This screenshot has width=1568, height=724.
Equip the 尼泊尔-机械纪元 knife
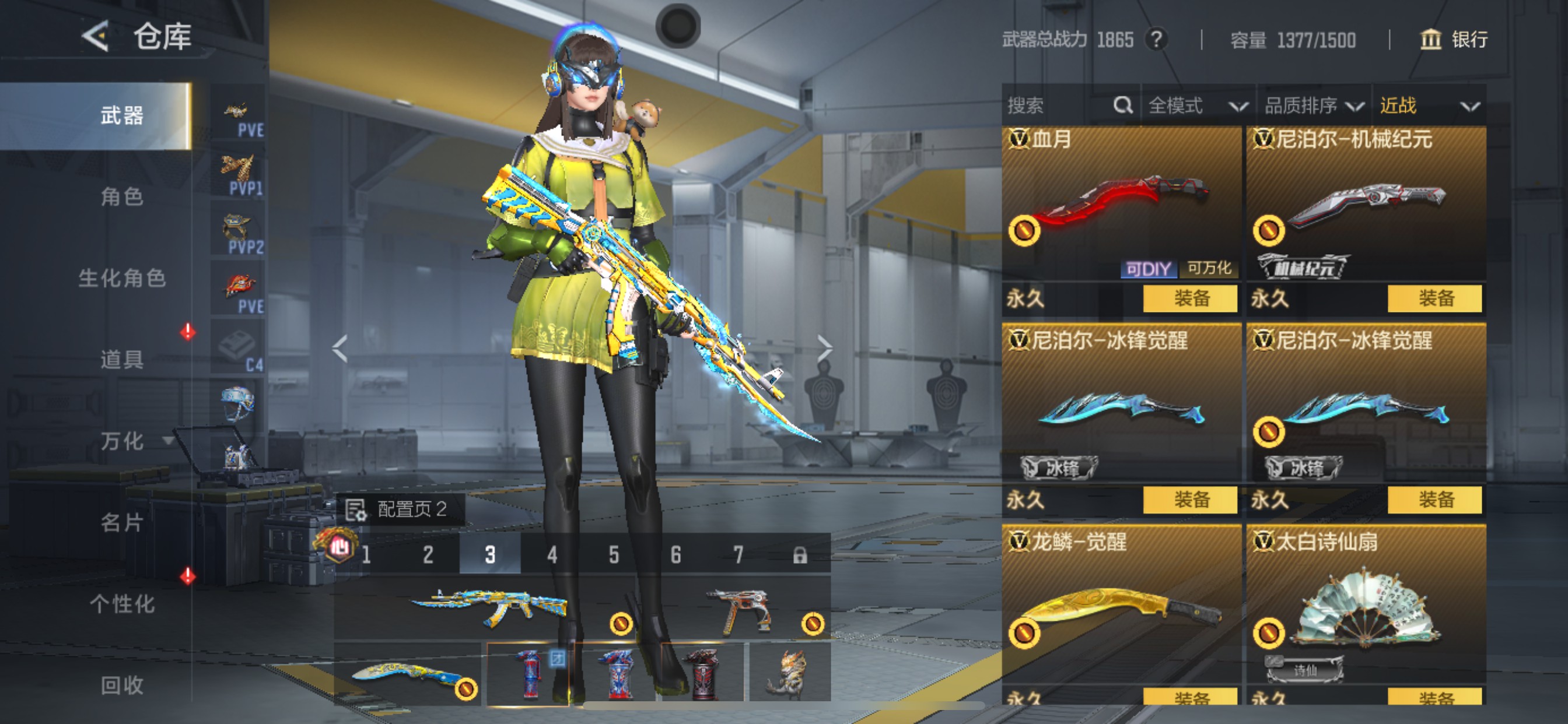tap(1434, 298)
